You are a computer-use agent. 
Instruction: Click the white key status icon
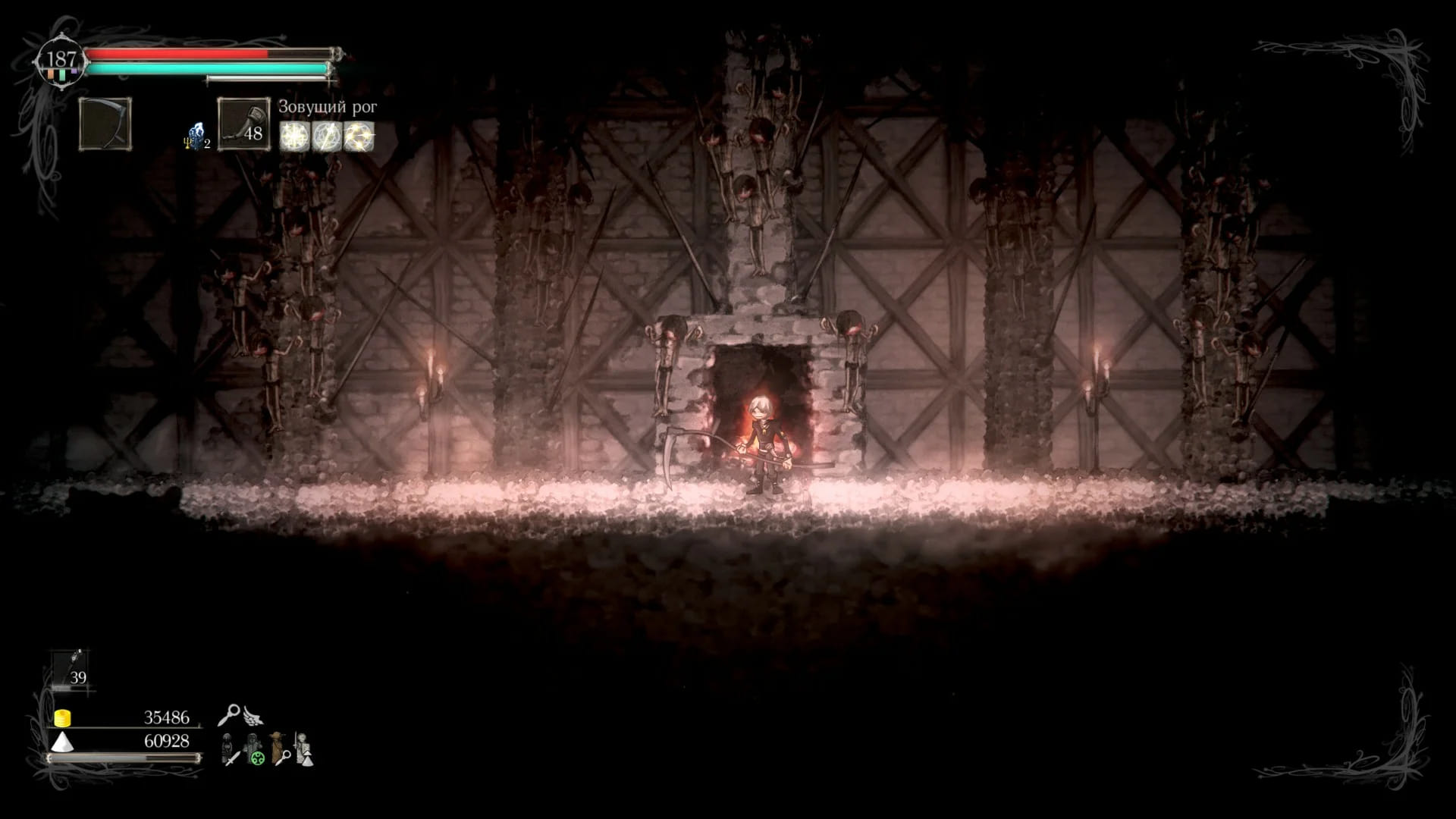(x=228, y=714)
